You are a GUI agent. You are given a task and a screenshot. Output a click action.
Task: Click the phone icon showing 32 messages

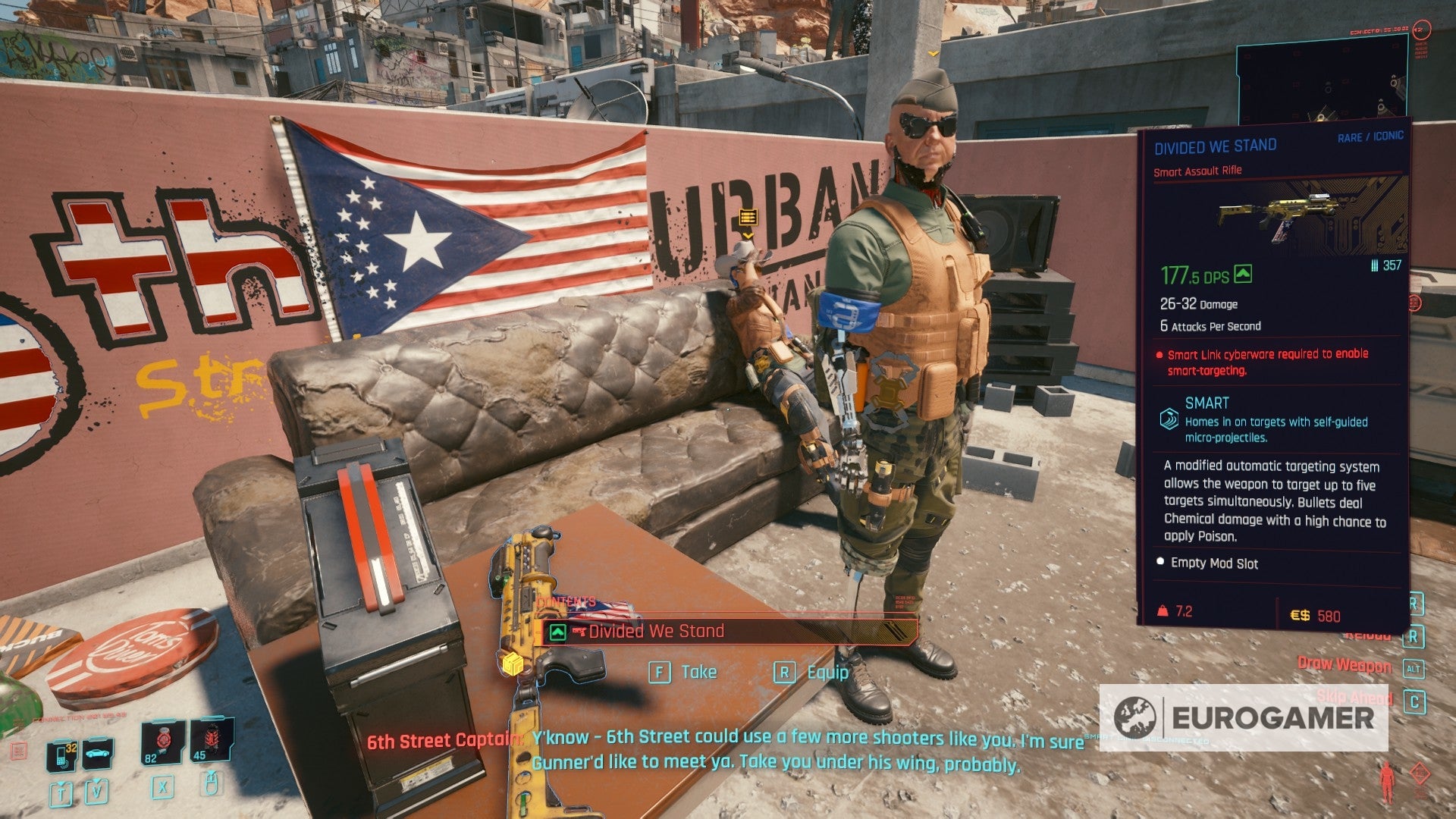point(59,756)
